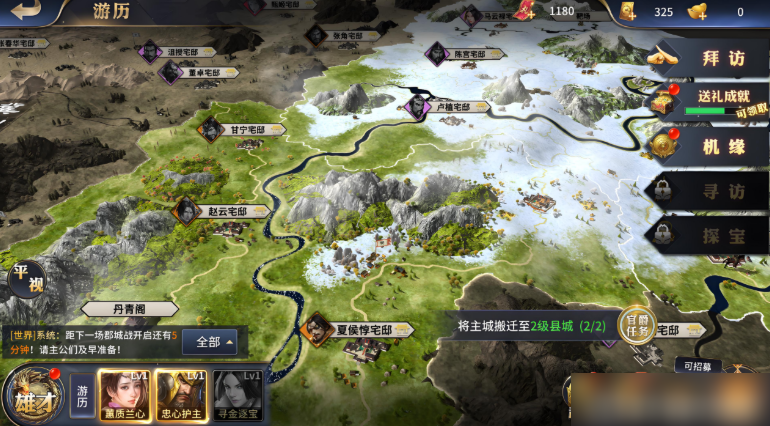Select the 寻金逐宝 hero portrait
Screen dimensions: 770x426
coord(238,394)
